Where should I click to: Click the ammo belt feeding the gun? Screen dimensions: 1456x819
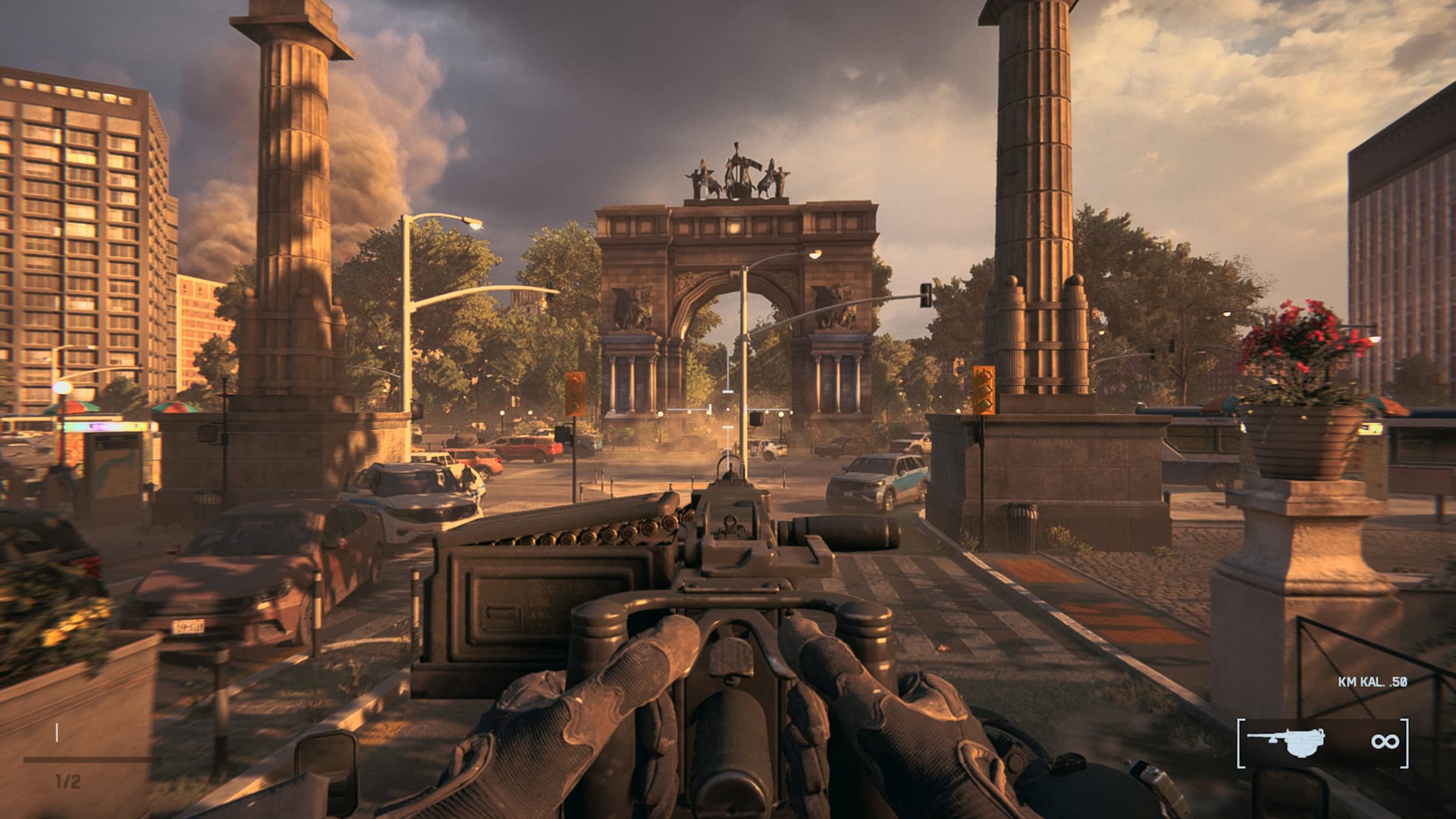tap(599, 531)
